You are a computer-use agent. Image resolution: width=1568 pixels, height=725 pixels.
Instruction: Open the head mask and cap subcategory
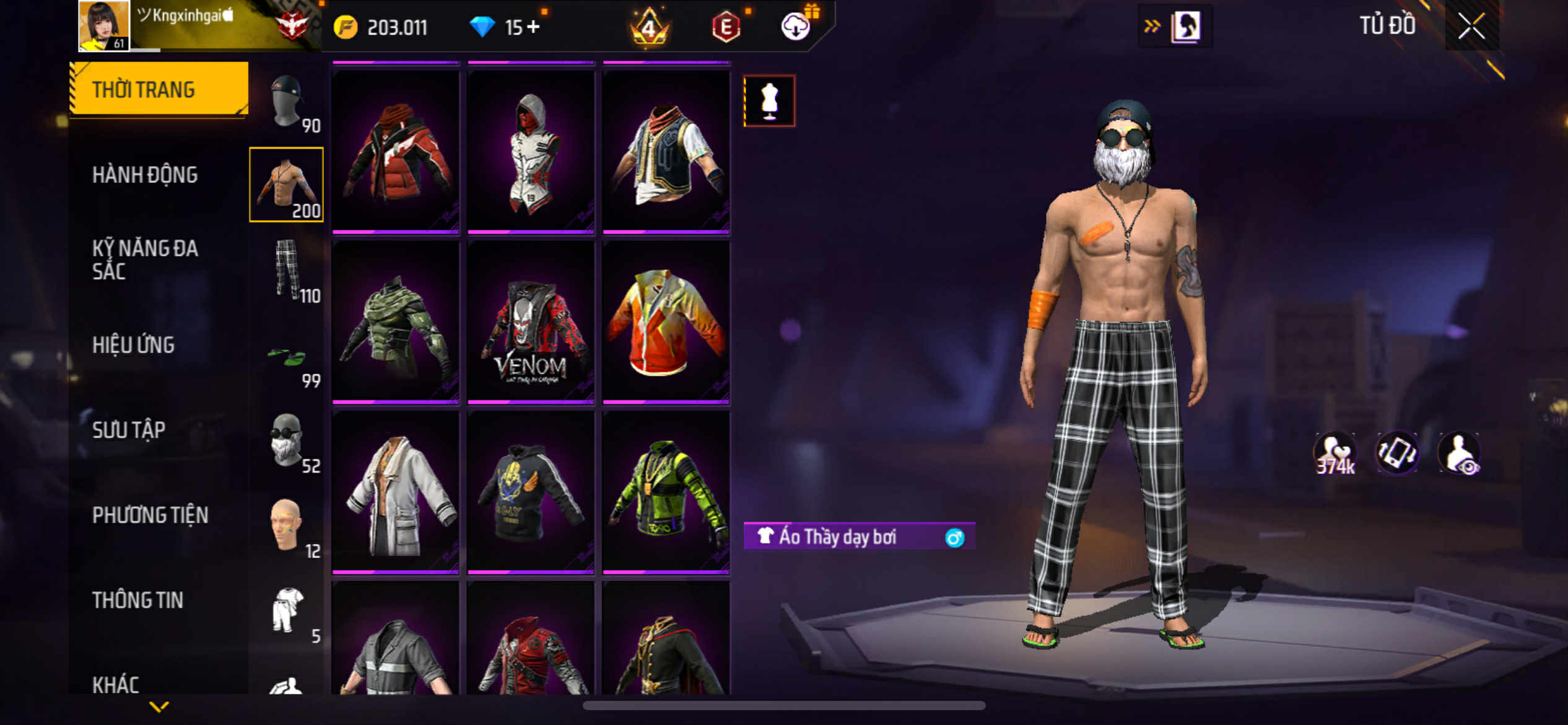coord(287,100)
